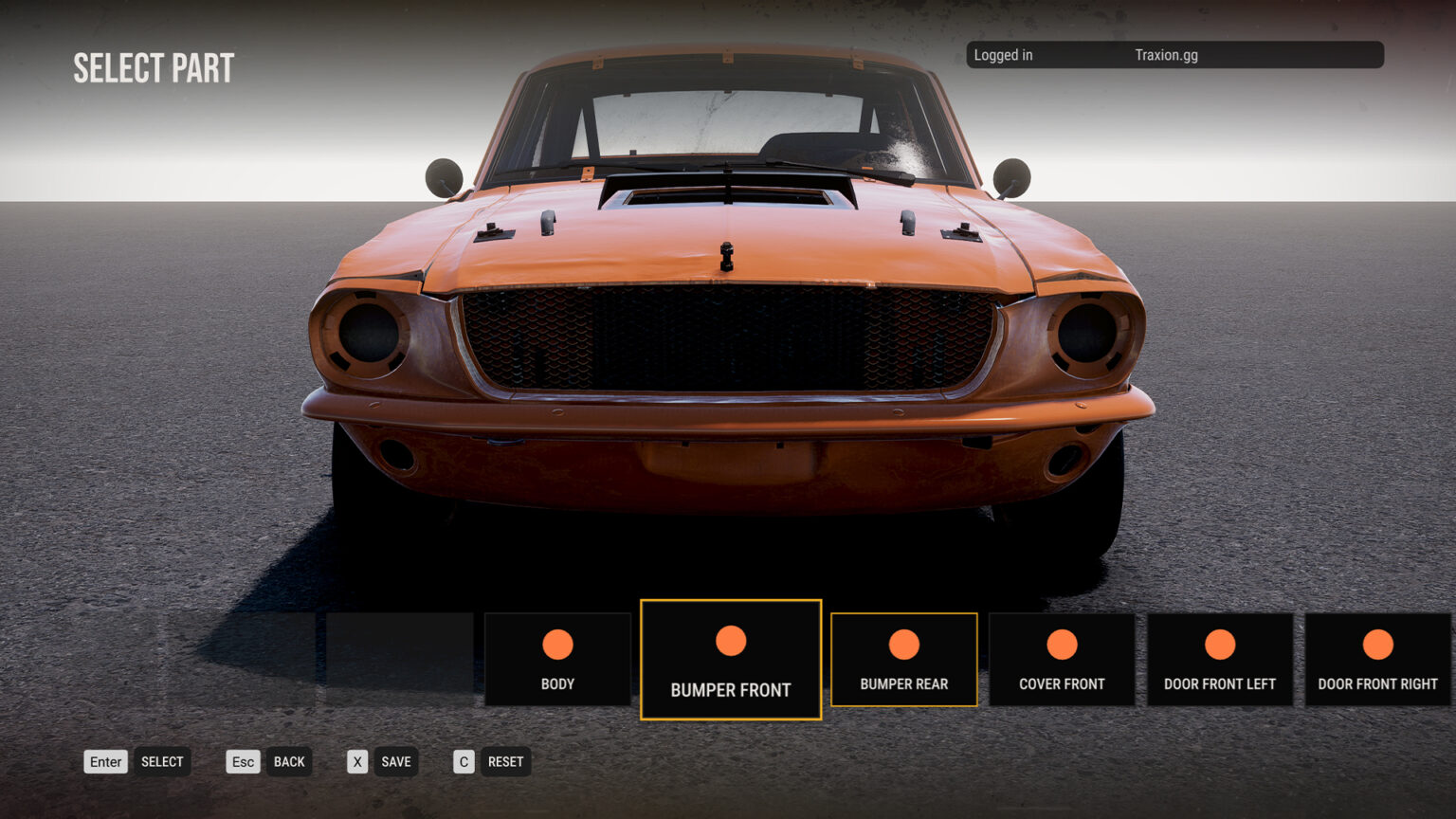Viewport: 1456px width, 819px height.
Task: Select the orange condition icon on Body tile
Action: point(557,644)
